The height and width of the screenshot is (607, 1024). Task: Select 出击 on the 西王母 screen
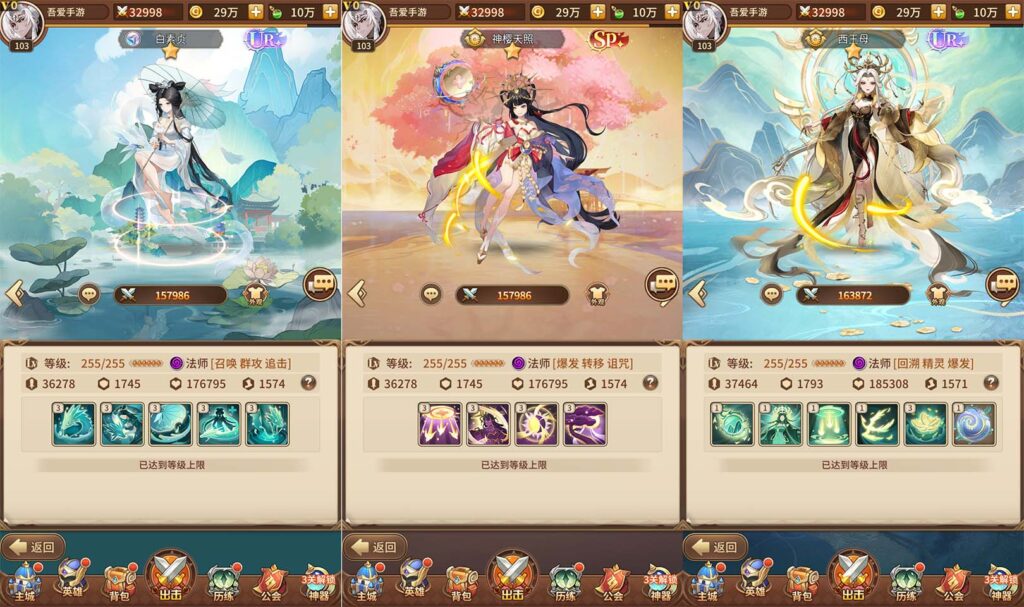[852, 576]
